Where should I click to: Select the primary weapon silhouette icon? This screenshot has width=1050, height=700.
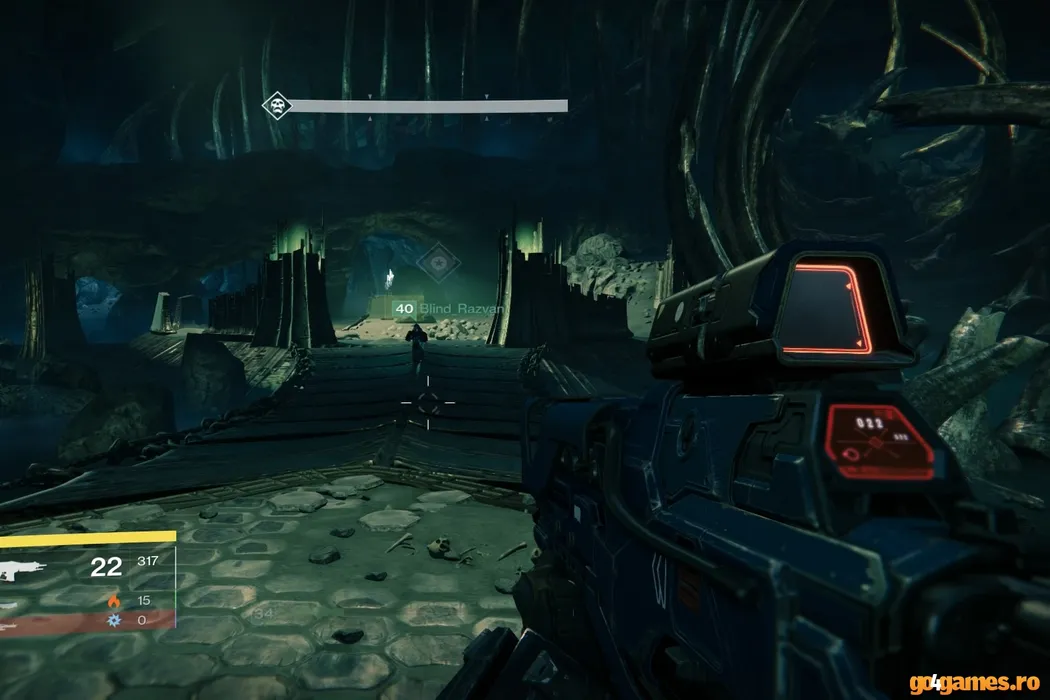[21, 570]
